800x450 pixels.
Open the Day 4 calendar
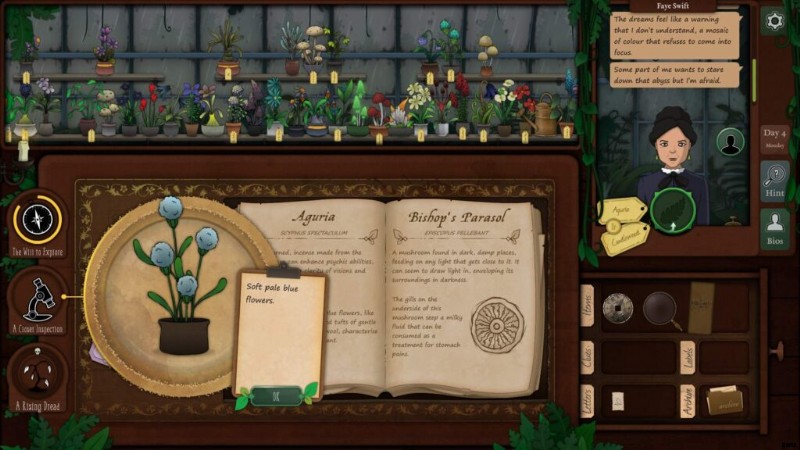tap(774, 136)
